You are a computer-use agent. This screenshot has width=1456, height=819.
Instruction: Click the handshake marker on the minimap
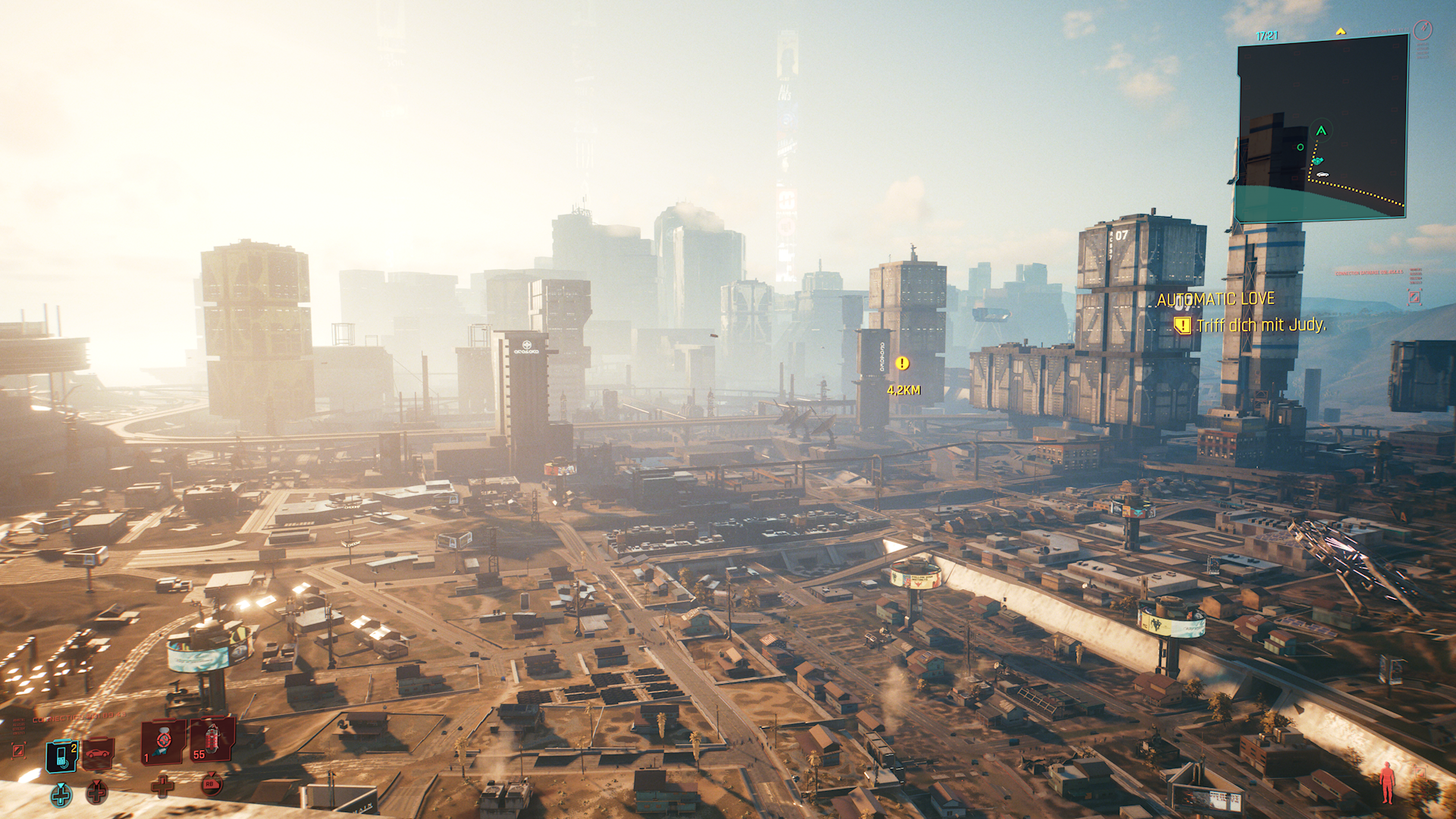tap(1317, 161)
